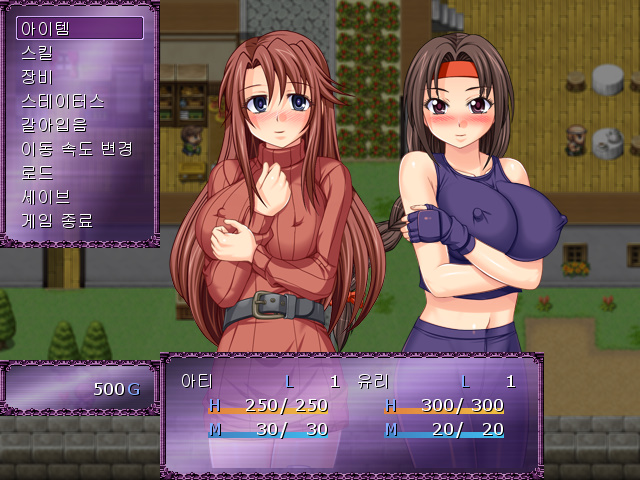Choose the 갈아입음 (Change clothes) option

[80, 124]
